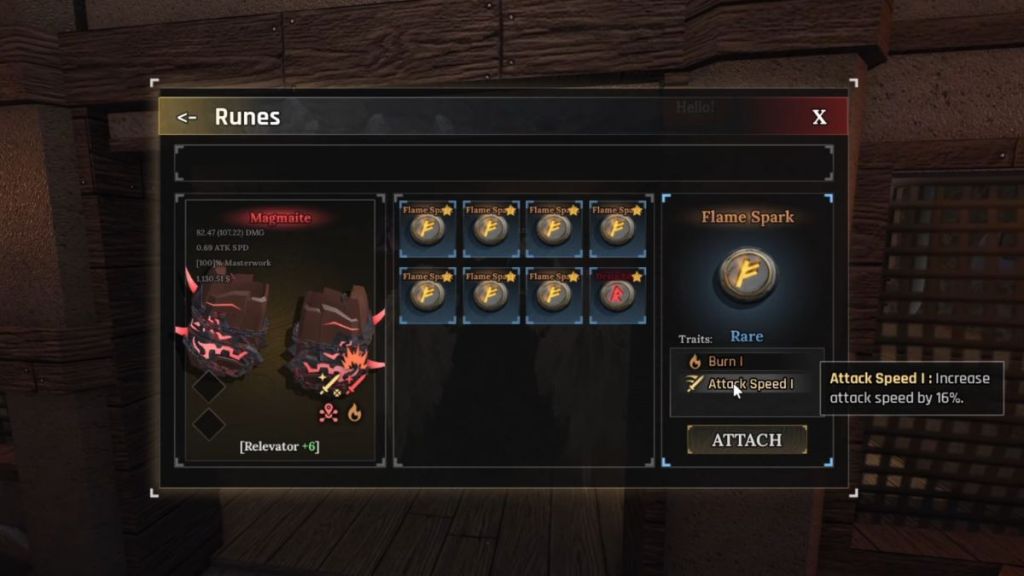1024x576 pixels.
Task: Go back using the arrow beside Runes
Action: pyautogui.click(x=186, y=117)
